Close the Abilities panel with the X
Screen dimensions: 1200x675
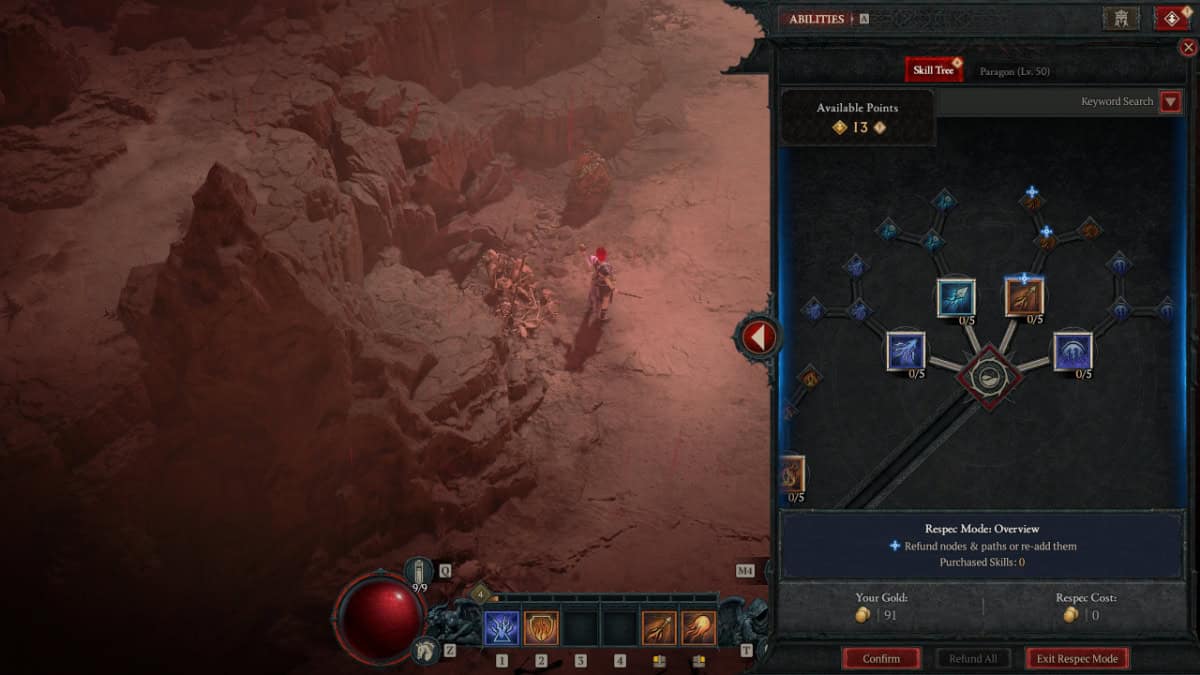tap(1188, 47)
